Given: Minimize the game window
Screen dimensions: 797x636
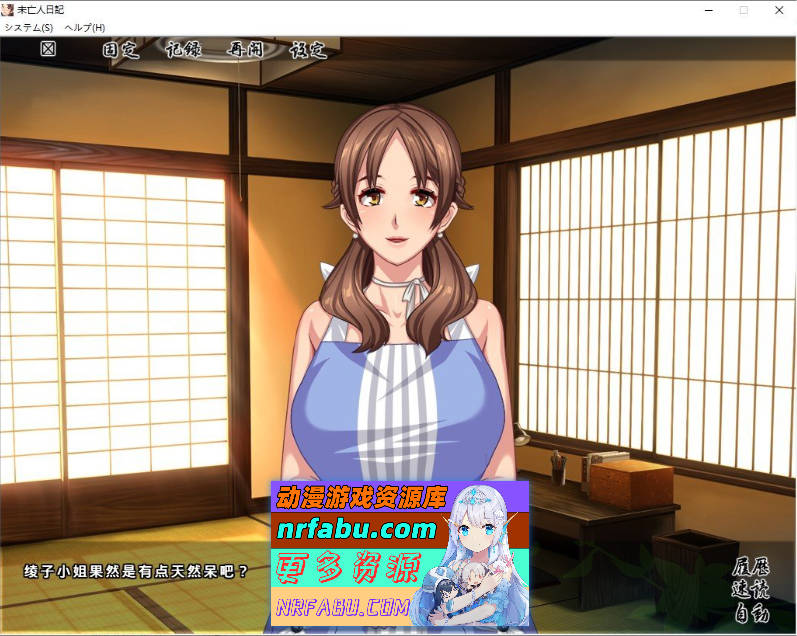Looking at the screenshot, I should [706, 9].
